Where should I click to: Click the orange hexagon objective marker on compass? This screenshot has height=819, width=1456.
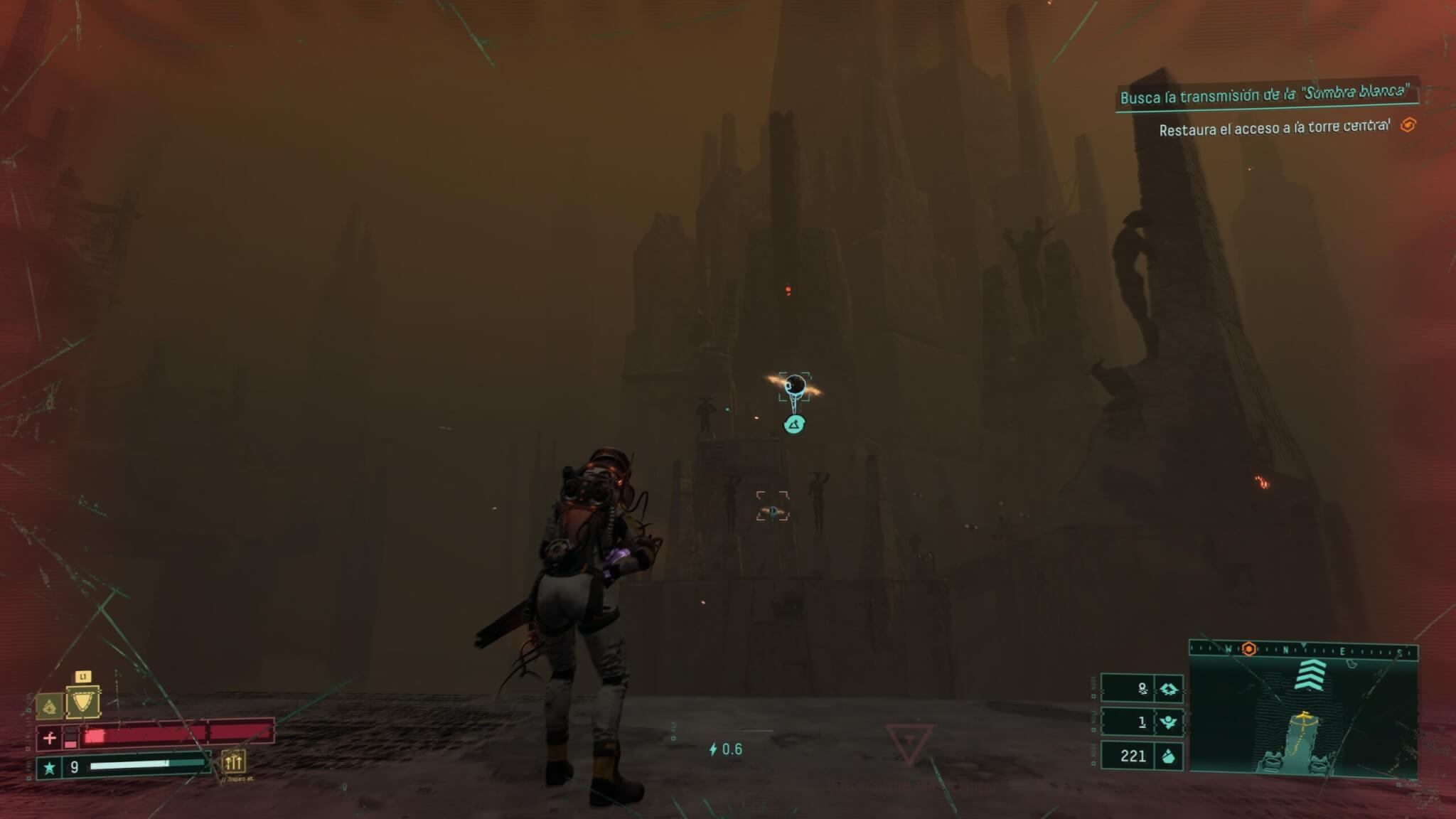tap(1248, 649)
